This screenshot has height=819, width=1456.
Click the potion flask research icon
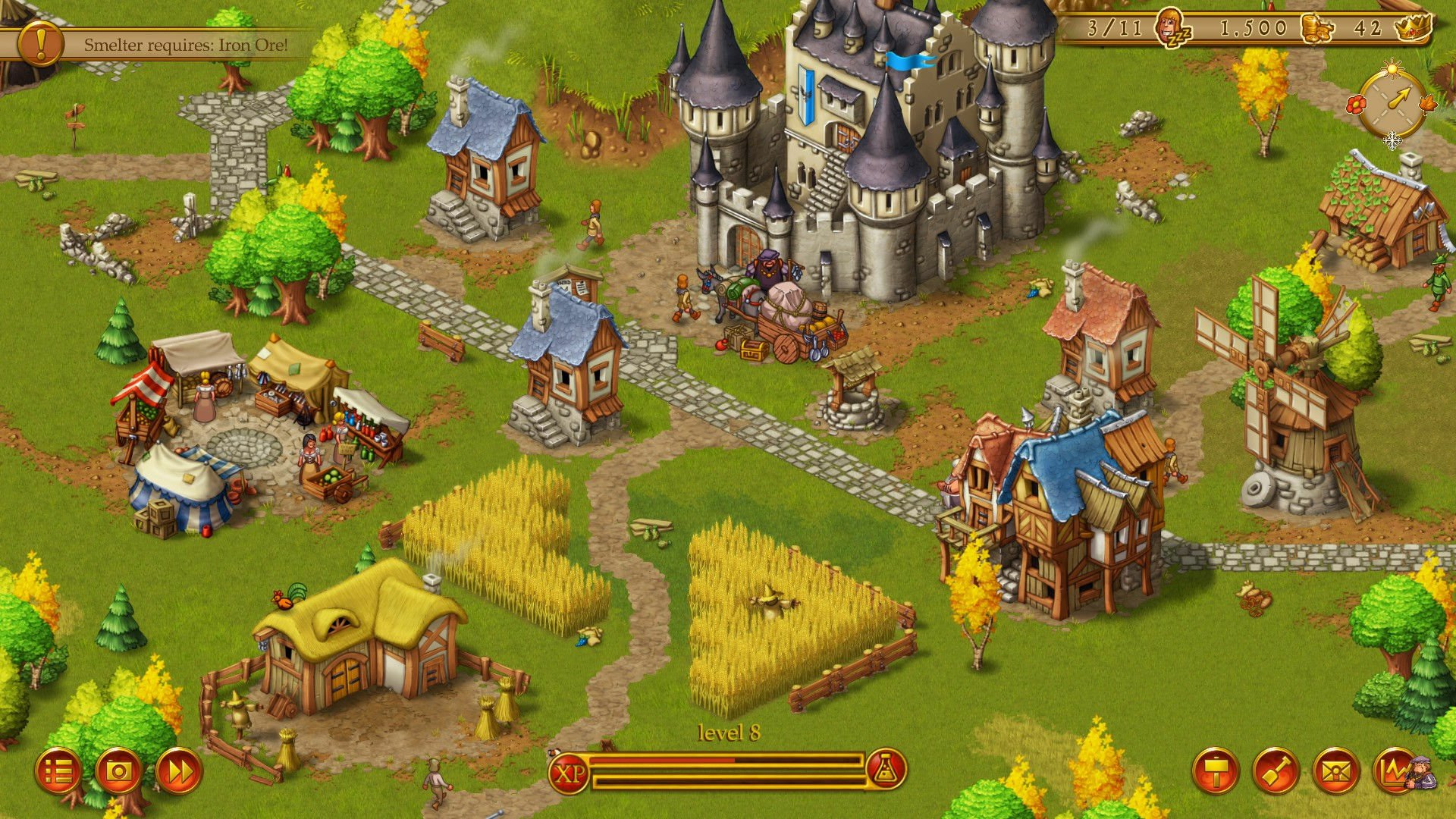(x=885, y=771)
